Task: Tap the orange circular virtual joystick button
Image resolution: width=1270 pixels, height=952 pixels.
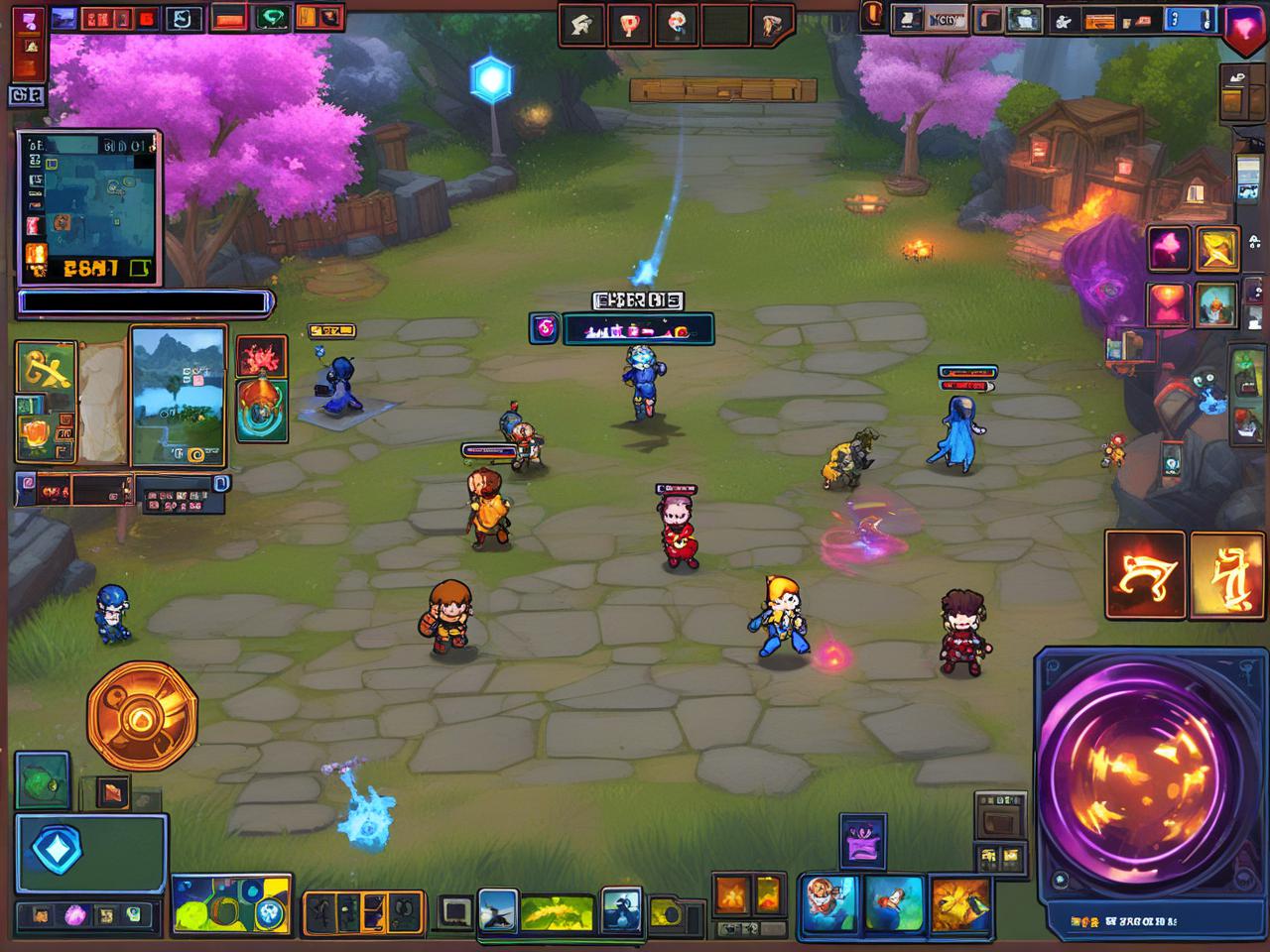Action: coord(142,715)
